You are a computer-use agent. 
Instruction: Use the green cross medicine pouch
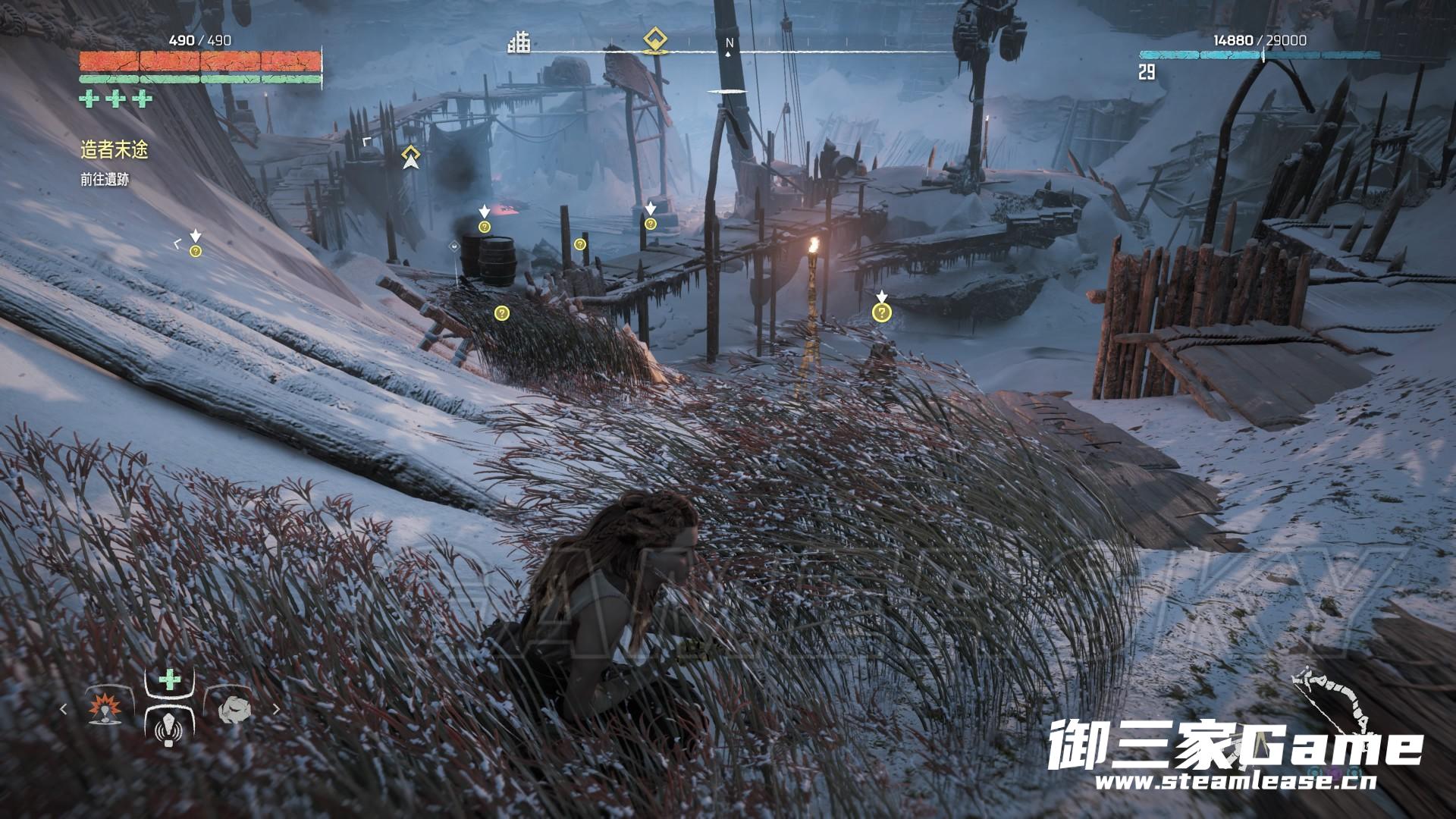tap(168, 680)
